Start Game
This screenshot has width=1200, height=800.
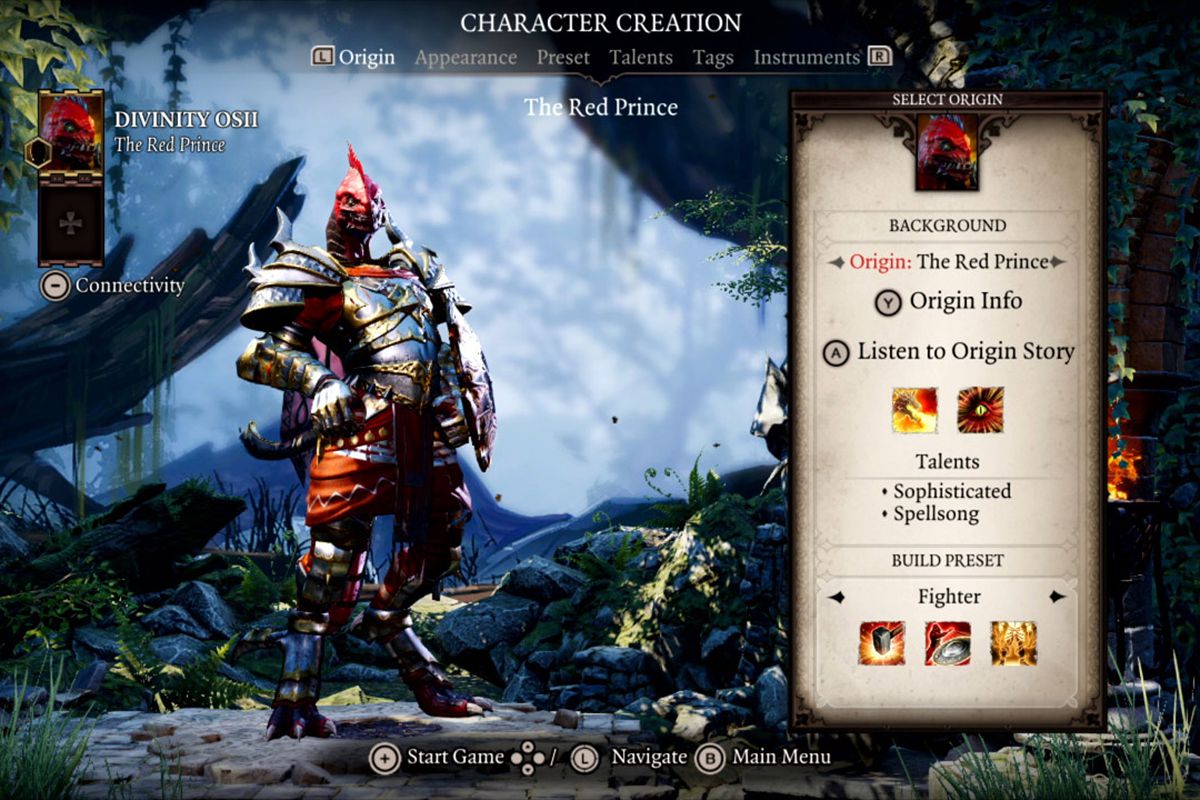tap(439, 757)
